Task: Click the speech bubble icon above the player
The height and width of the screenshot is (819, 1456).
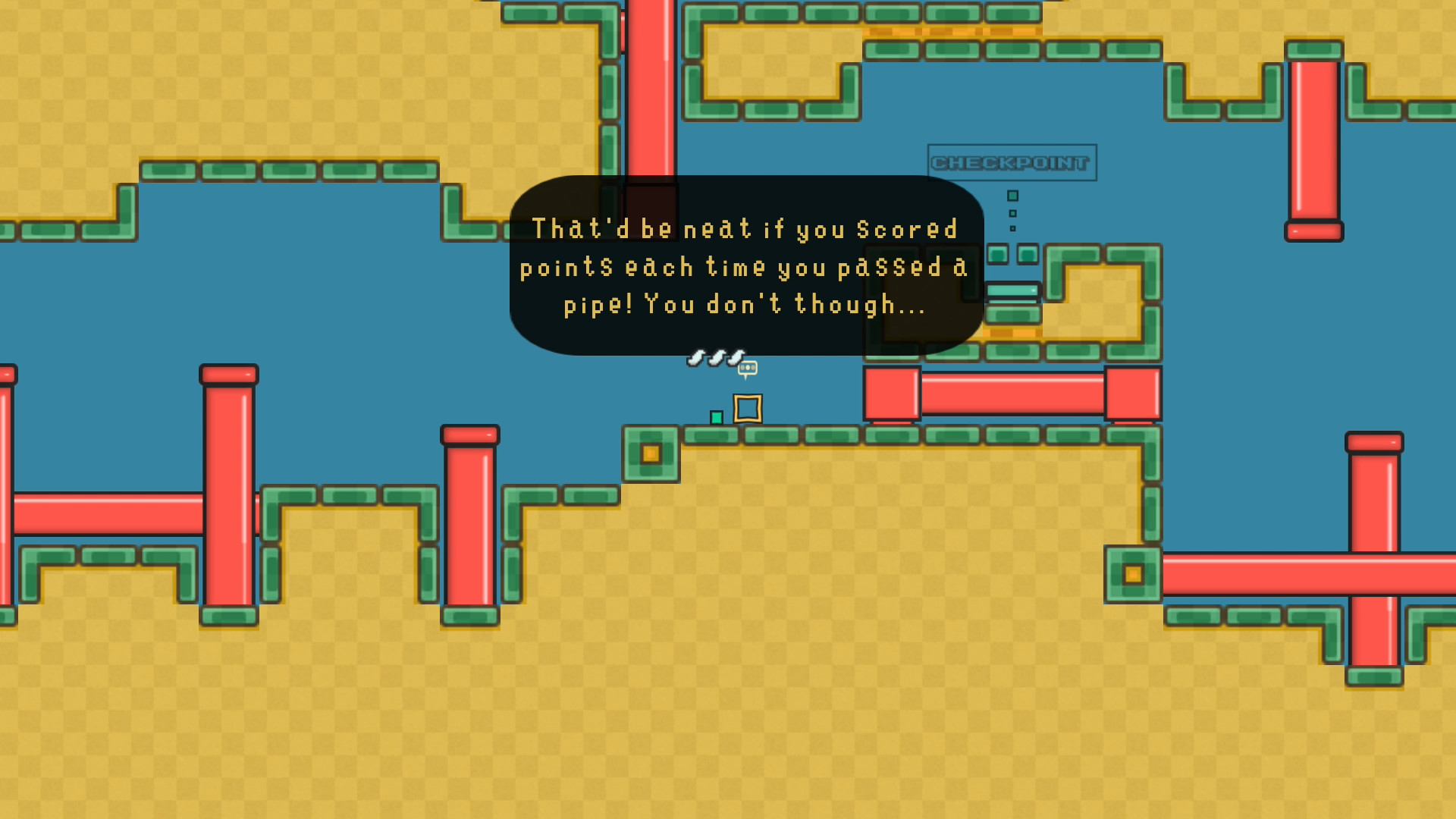Action: tap(748, 367)
